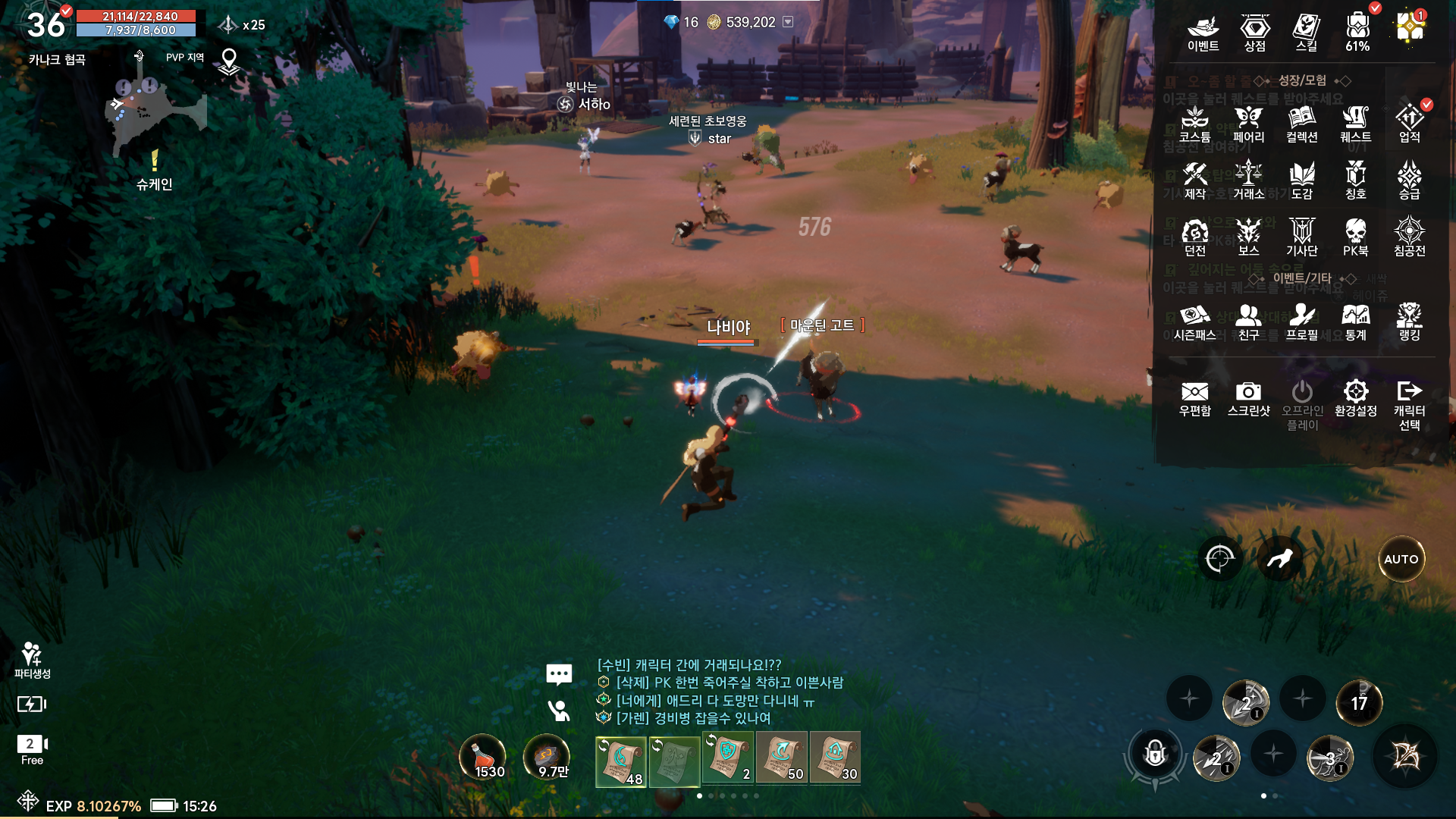Click the target lock crosshair button
Viewport: 1456px width, 819px height.
tap(1219, 559)
